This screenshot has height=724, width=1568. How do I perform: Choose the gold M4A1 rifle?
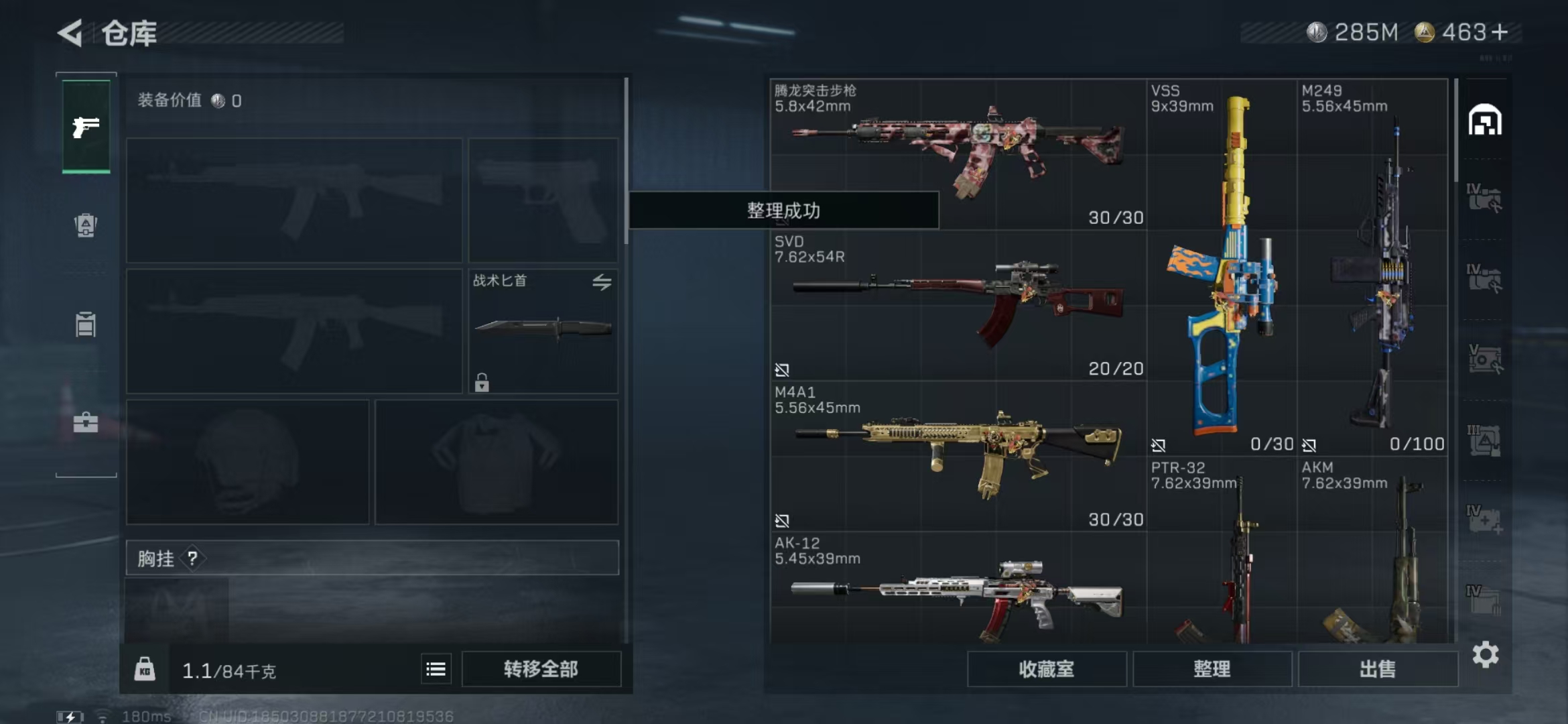click(958, 454)
